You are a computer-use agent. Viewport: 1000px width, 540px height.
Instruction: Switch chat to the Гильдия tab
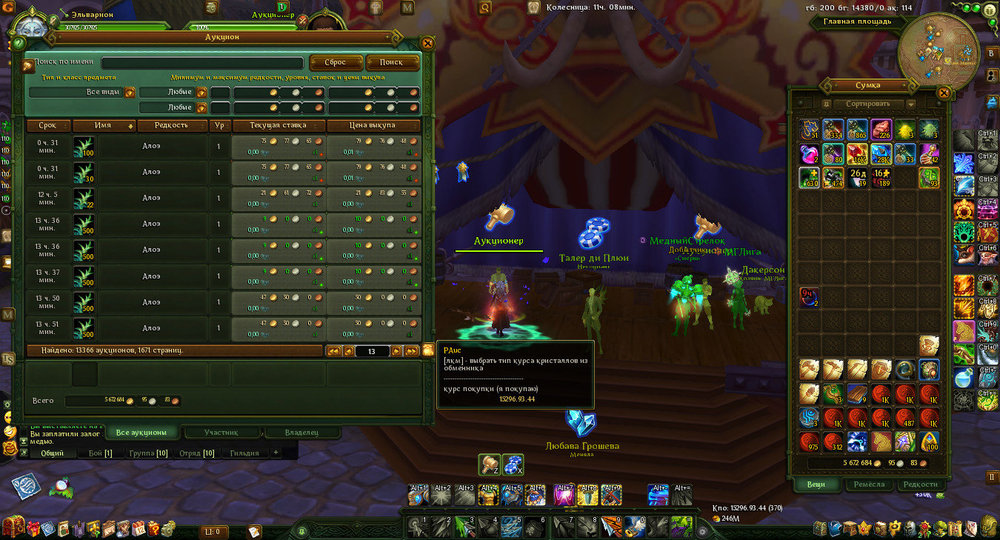pyautogui.click(x=243, y=453)
